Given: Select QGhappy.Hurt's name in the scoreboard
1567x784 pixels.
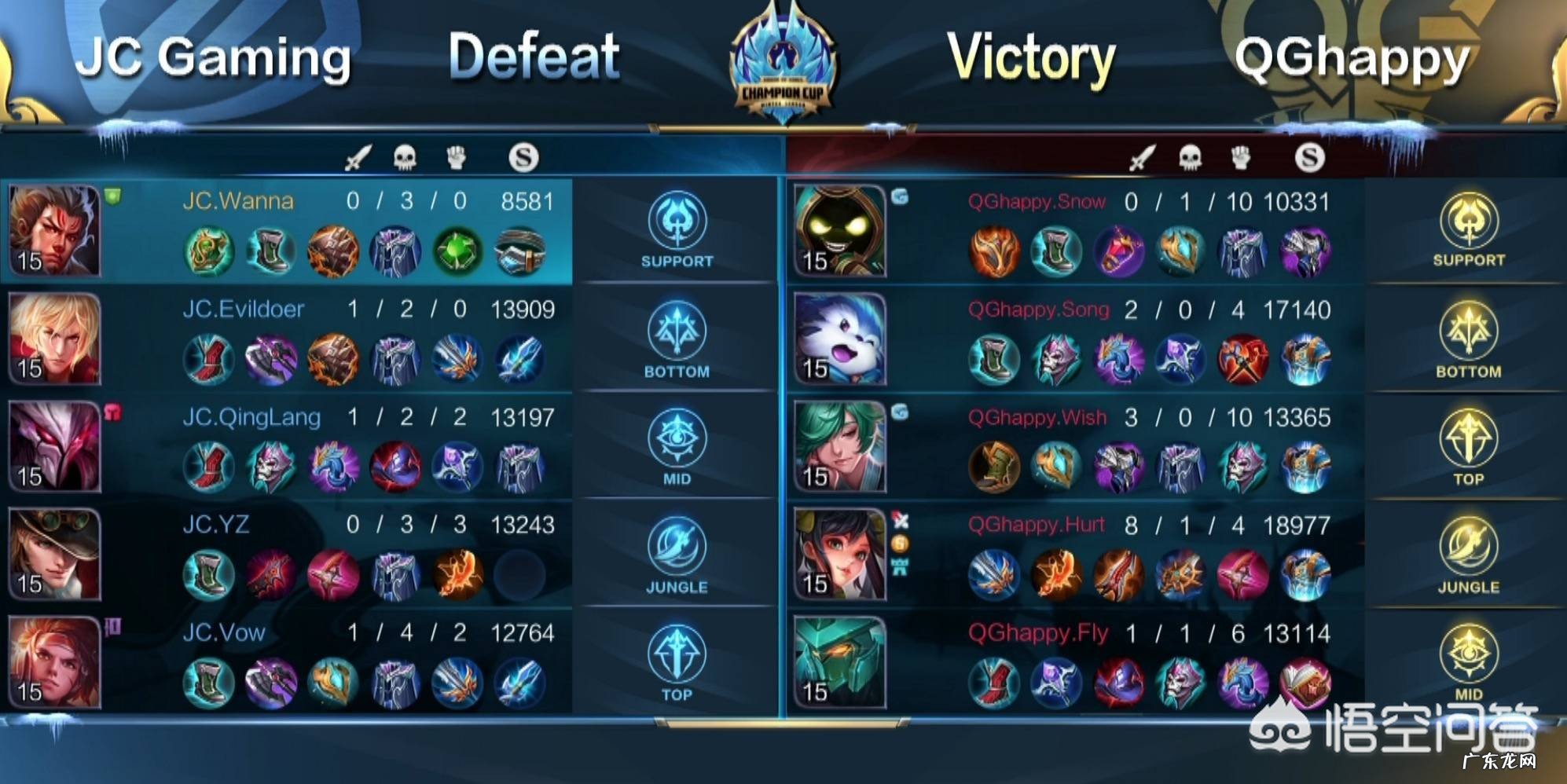Looking at the screenshot, I should click(x=1036, y=525).
